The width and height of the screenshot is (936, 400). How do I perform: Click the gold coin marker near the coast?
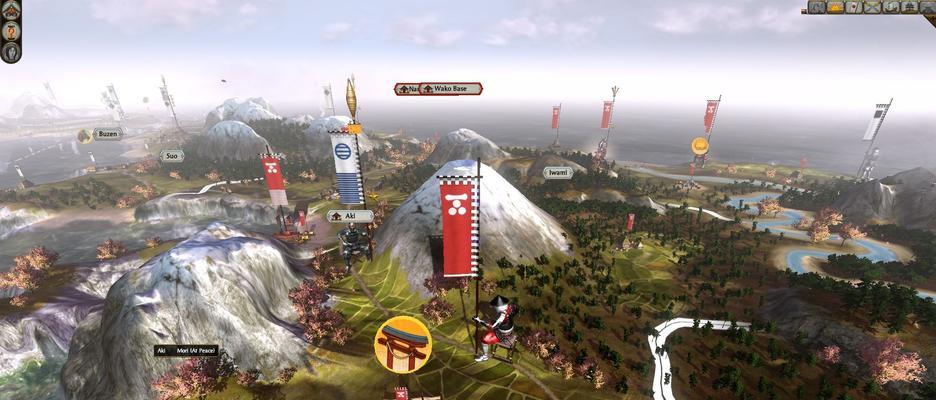700,146
